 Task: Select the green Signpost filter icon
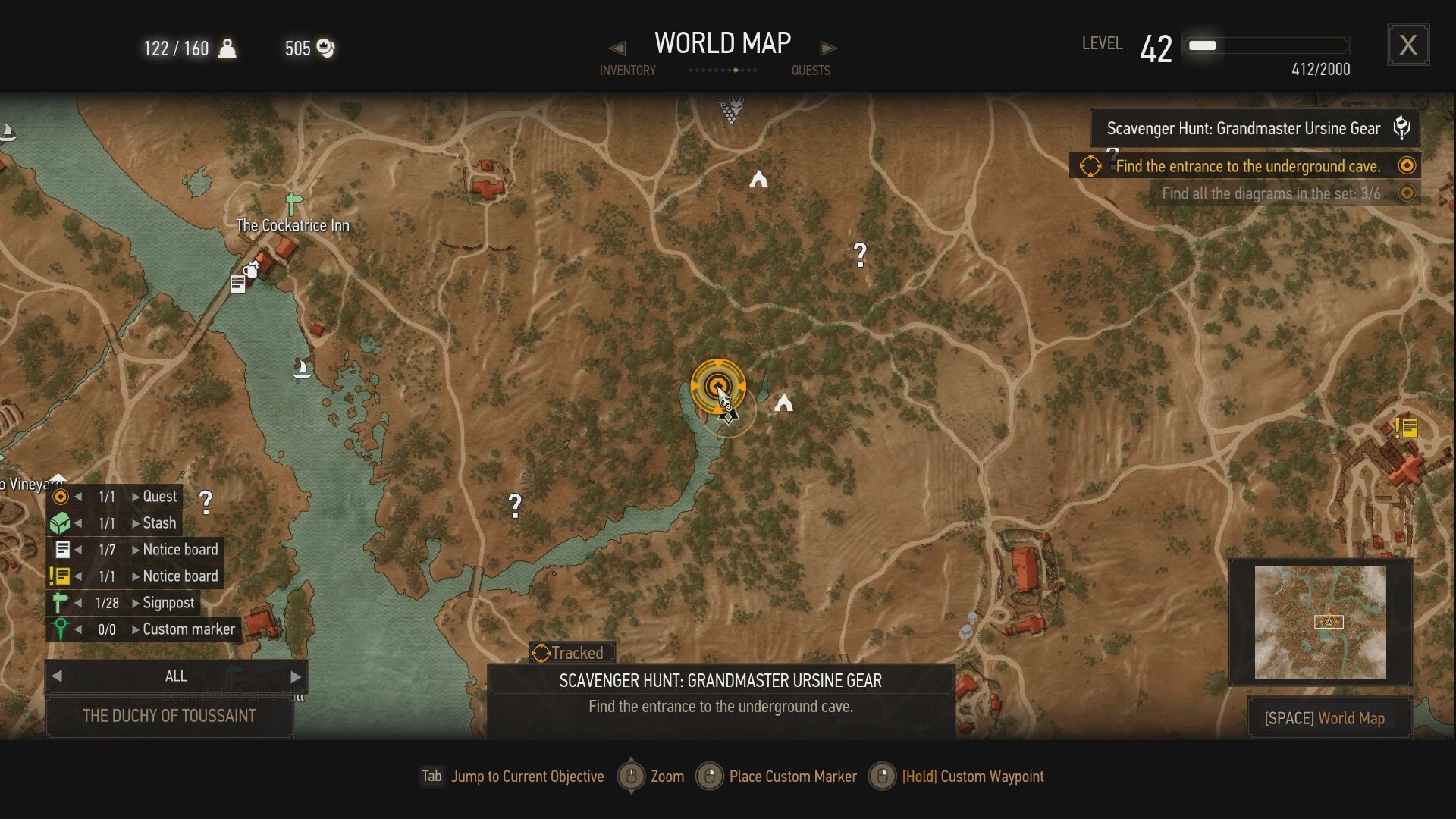tap(62, 602)
